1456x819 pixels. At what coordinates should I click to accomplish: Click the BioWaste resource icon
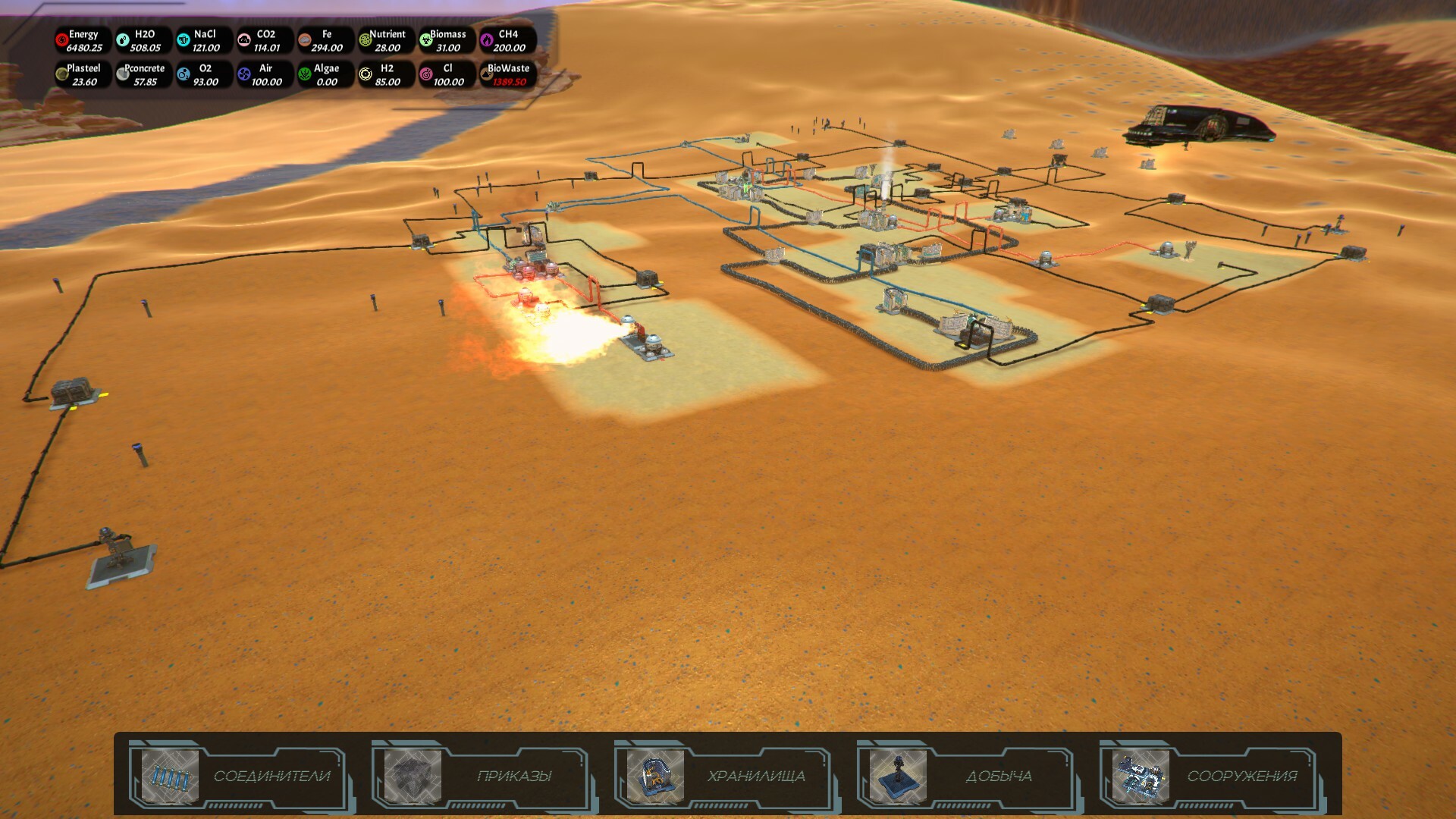pos(486,74)
